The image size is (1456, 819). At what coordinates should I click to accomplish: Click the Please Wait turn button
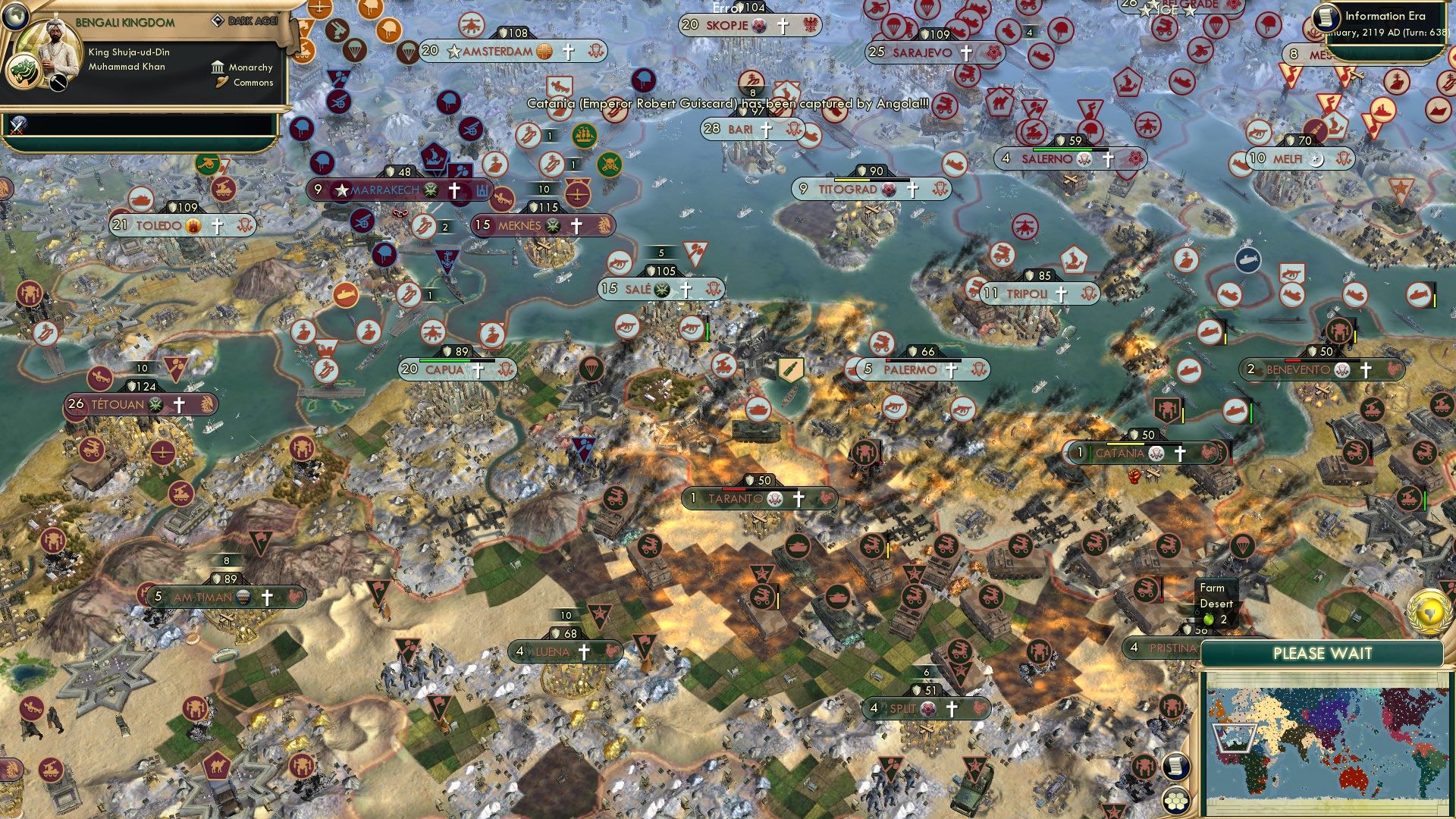pos(1322,654)
